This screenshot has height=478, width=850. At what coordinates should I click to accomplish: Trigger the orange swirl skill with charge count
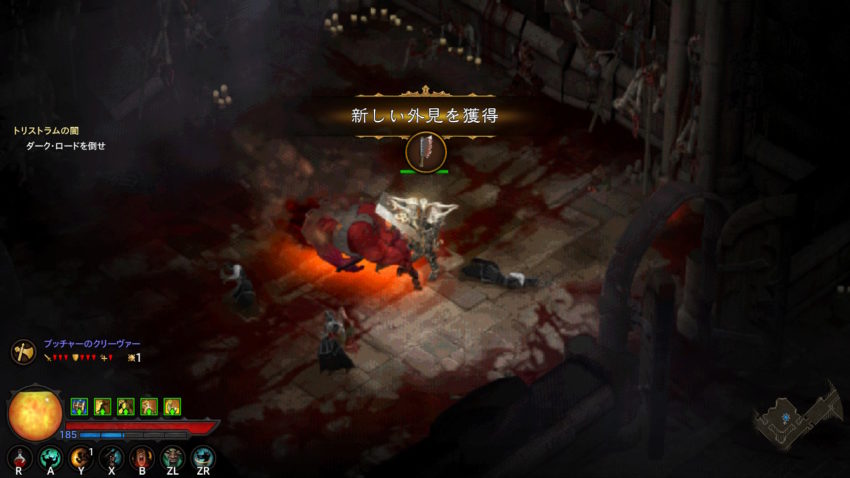point(81,458)
